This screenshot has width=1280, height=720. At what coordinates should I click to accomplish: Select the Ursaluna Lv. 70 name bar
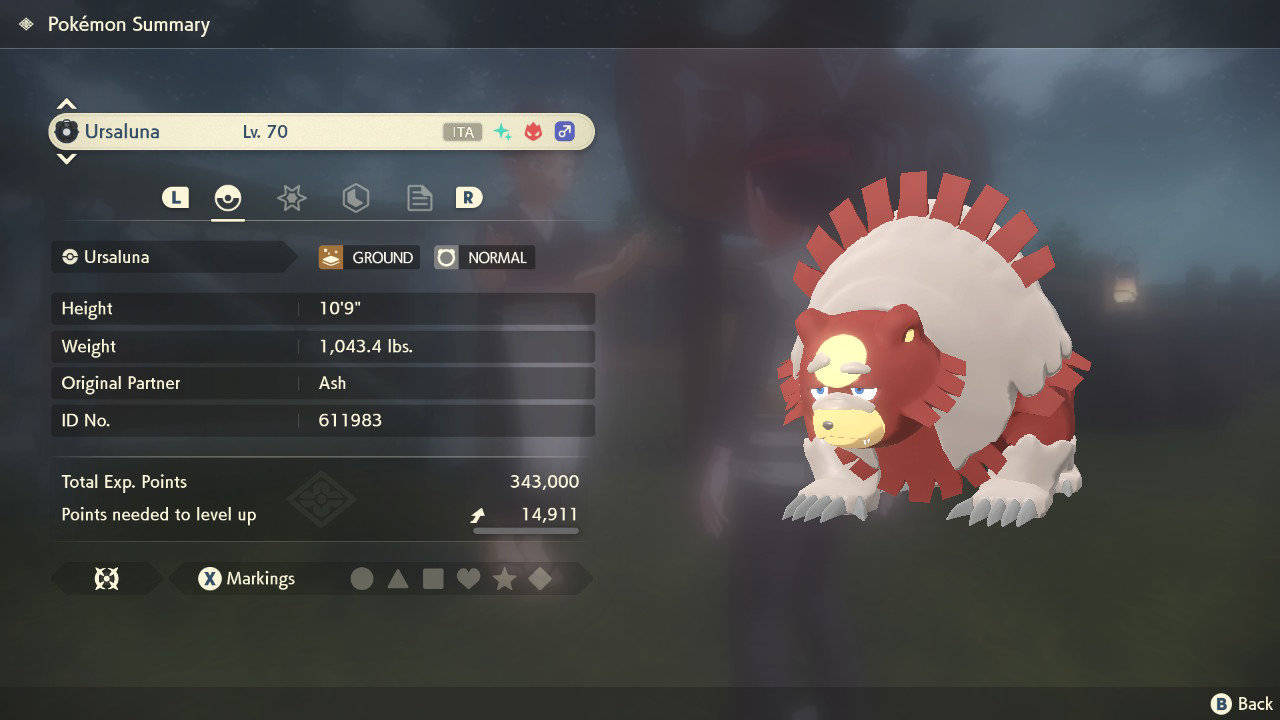click(322, 132)
